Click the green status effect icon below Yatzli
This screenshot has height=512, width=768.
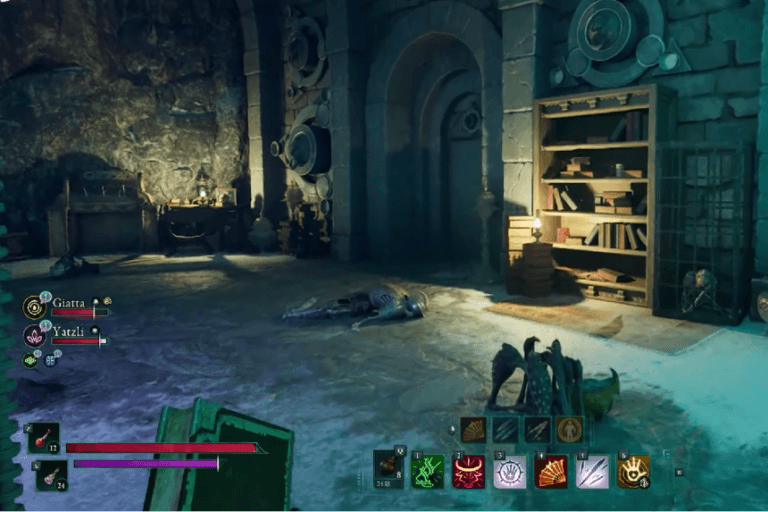31,360
